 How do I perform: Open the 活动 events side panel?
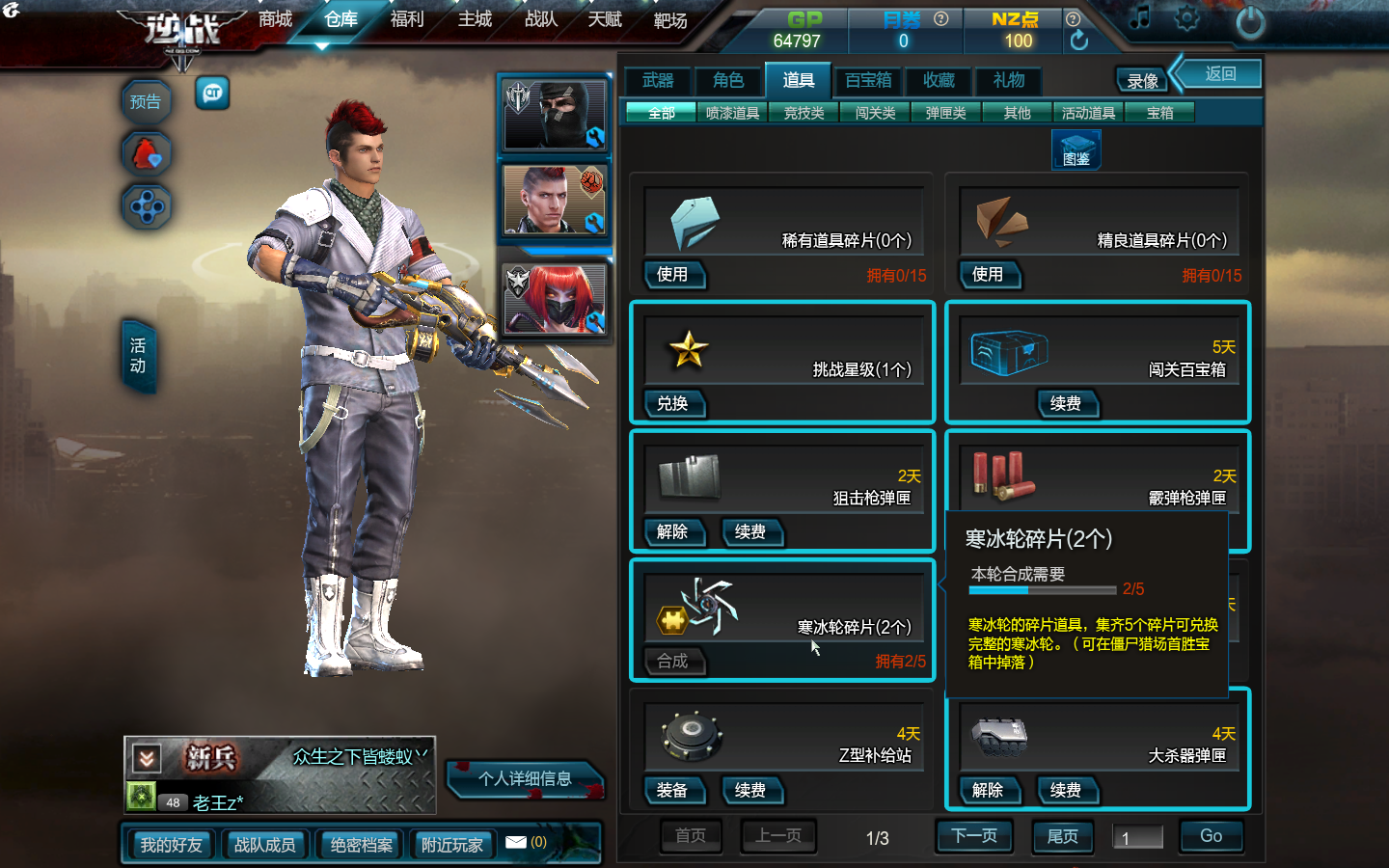(138, 356)
